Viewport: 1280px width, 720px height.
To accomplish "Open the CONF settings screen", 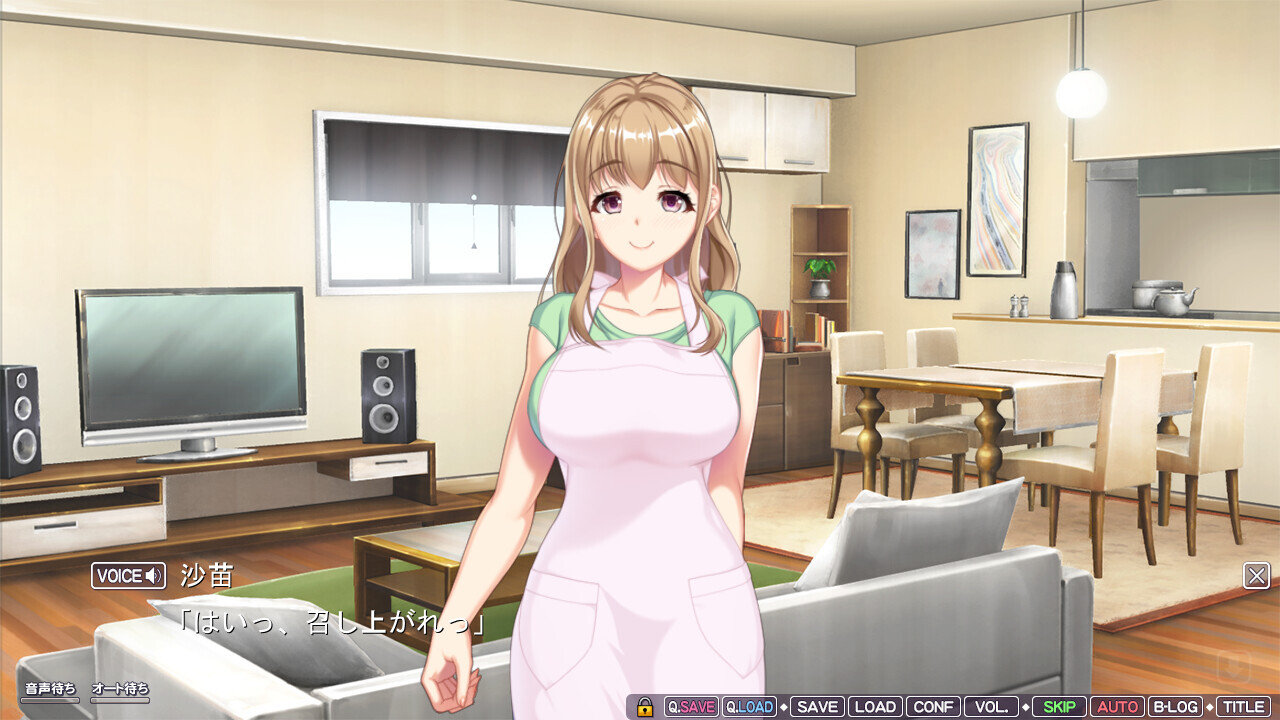I will point(934,707).
